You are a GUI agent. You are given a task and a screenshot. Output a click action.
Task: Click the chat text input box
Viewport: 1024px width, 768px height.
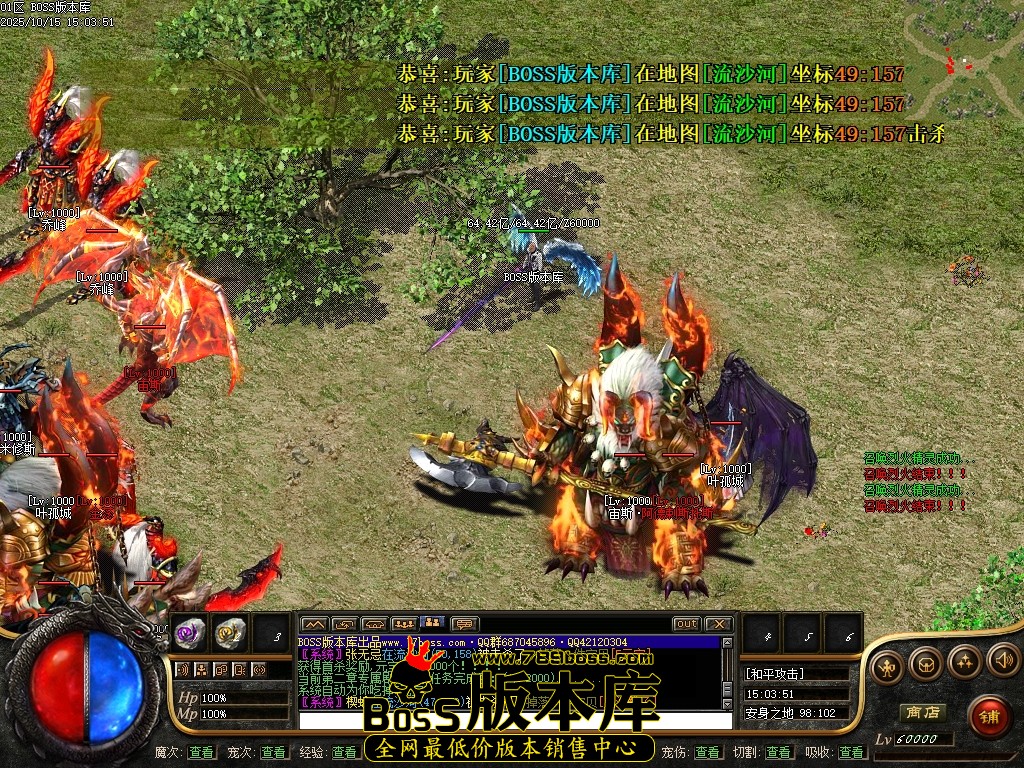pyautogui.click(x=510, y=719)
